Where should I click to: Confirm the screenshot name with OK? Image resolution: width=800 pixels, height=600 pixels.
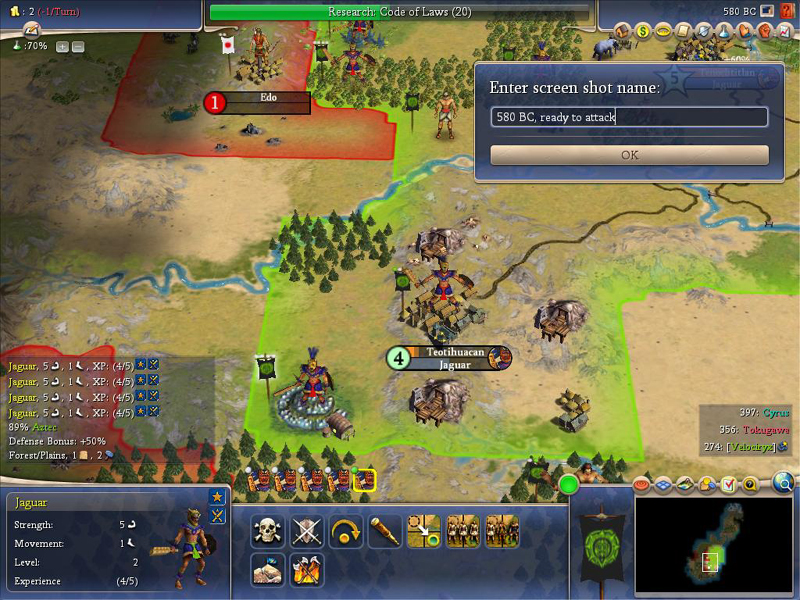629,155
